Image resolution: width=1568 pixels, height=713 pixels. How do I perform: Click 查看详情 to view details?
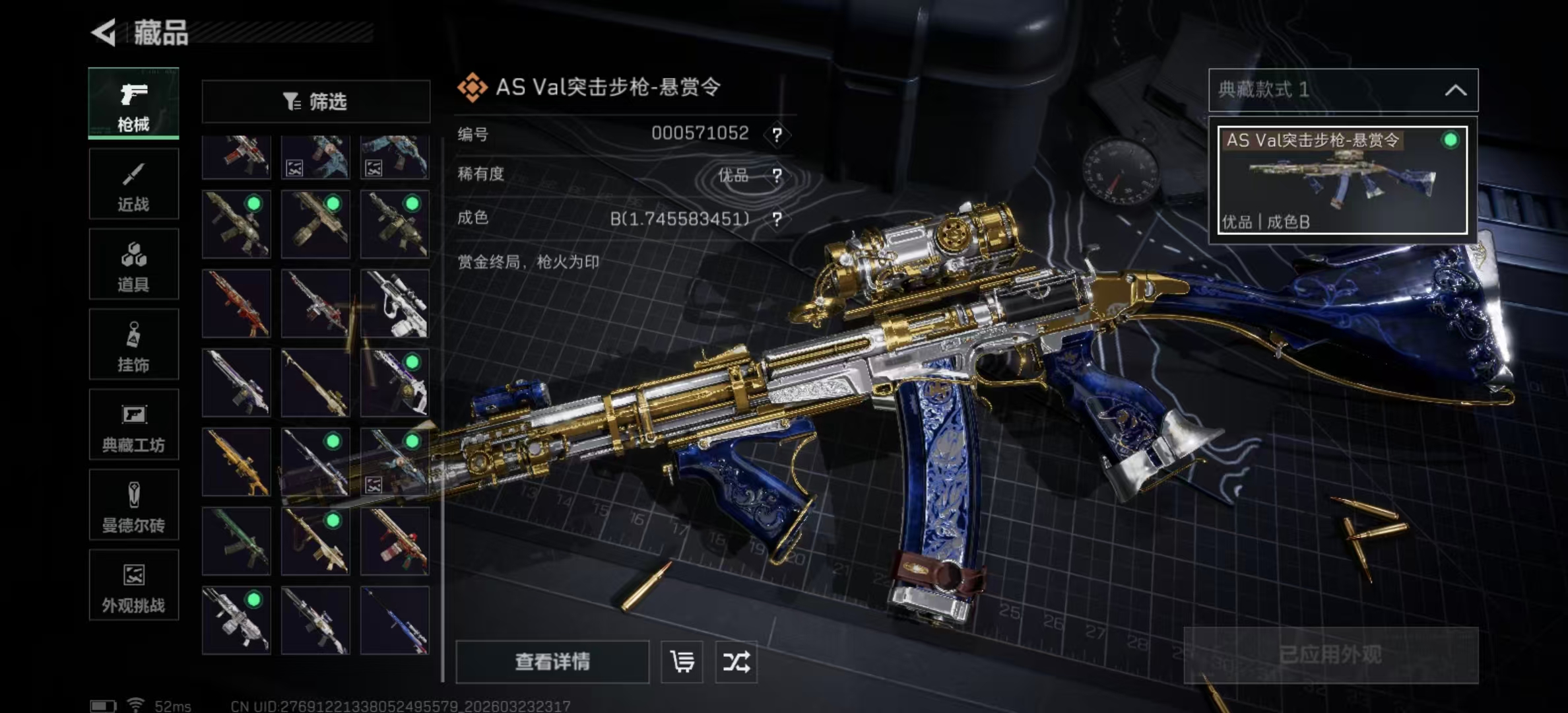[x=552, y=662]
